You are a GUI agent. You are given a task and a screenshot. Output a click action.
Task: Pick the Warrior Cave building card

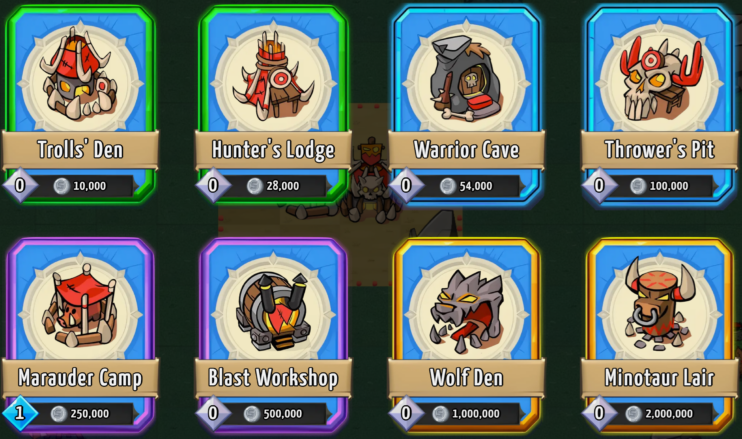click(467, 100)
